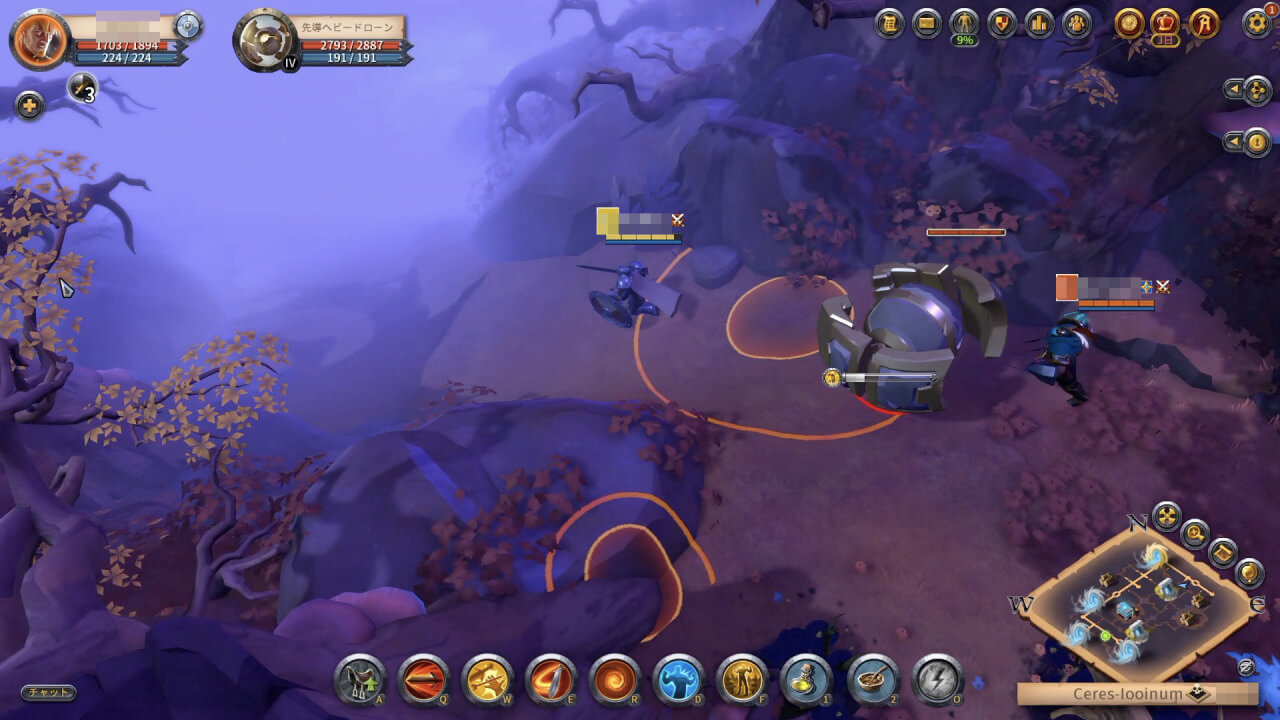Open the guild shield icon
Image resolution: width=1280 pixels, height=720 pixels.
coord(1002,23)
